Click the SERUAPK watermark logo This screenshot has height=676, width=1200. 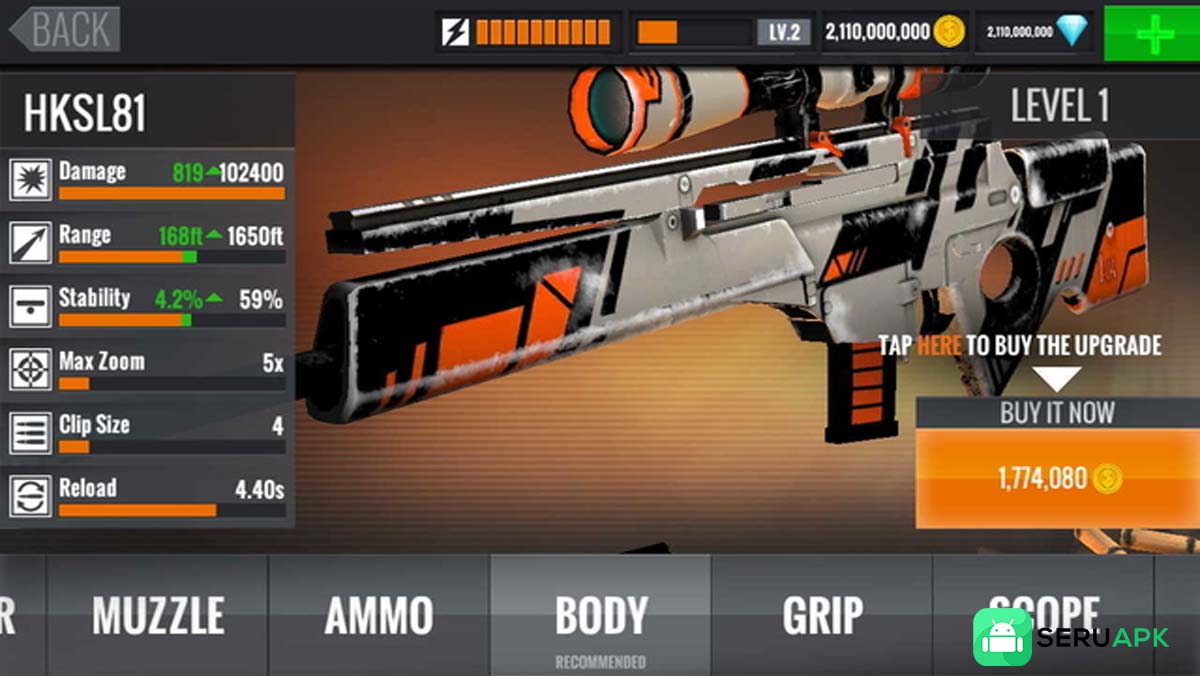1072,638
